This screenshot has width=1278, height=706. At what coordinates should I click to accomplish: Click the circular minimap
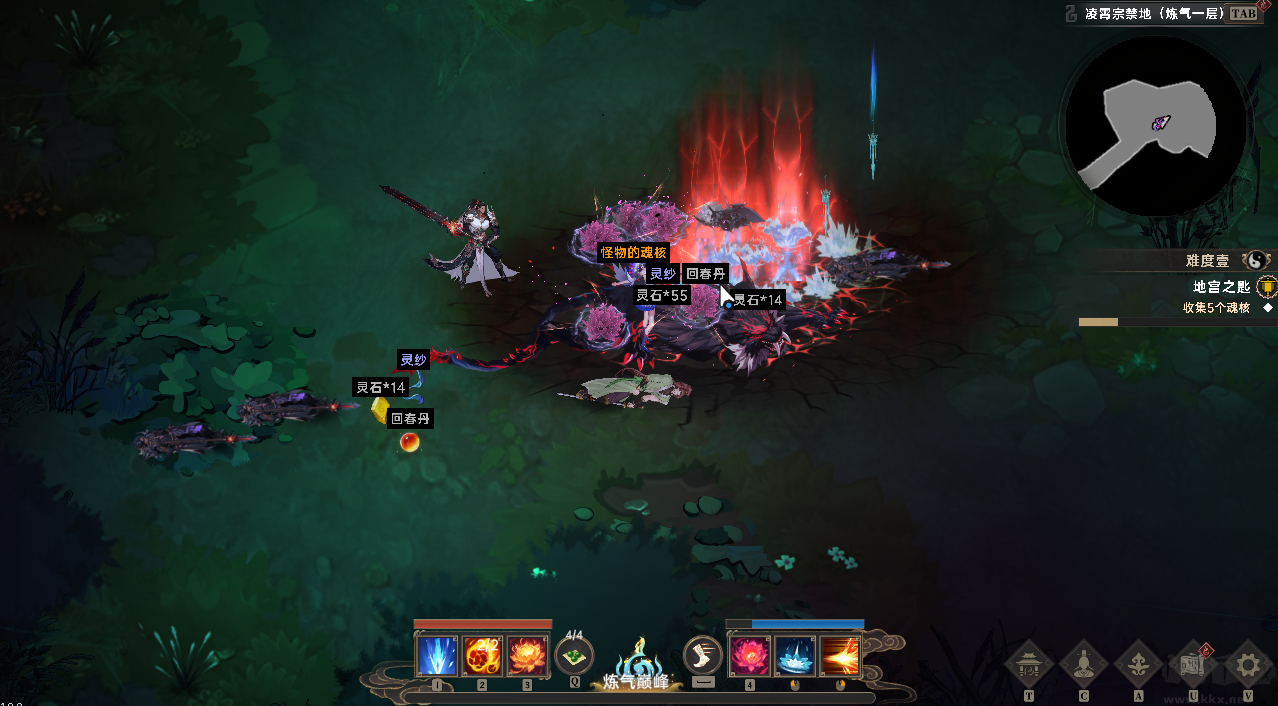pos(1154,127)
